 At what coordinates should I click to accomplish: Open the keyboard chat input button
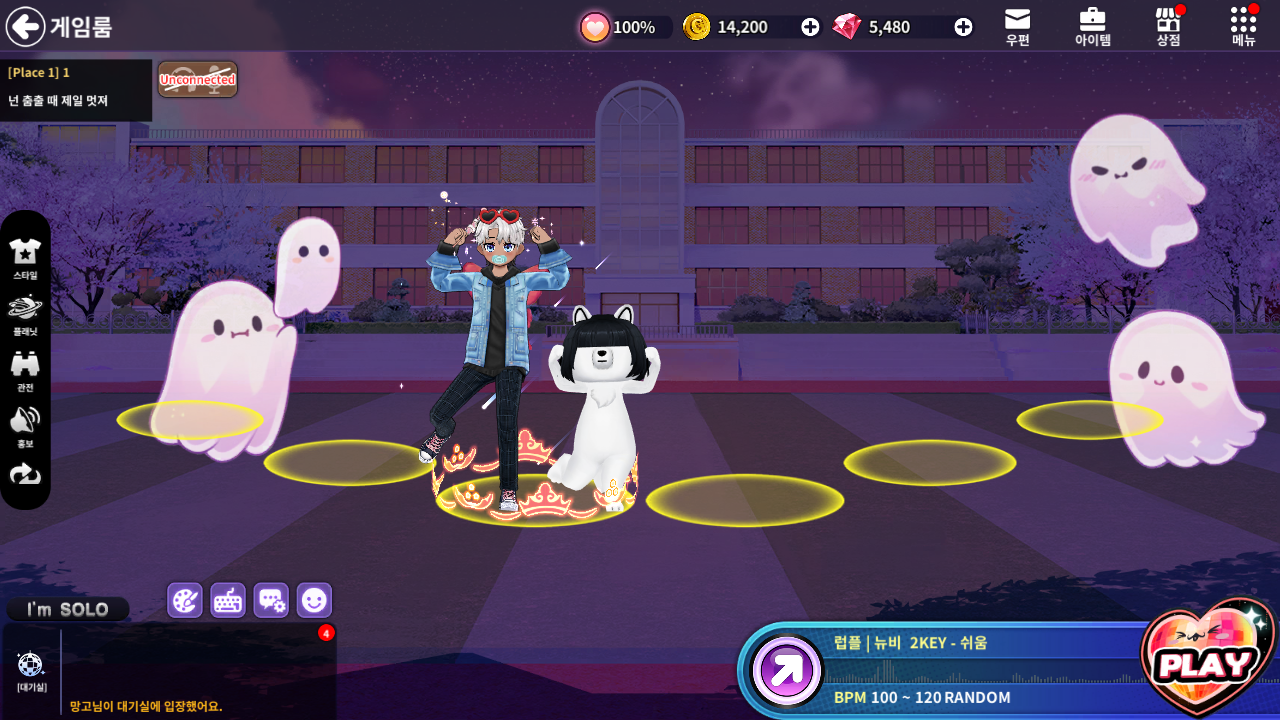click(228, 600)
